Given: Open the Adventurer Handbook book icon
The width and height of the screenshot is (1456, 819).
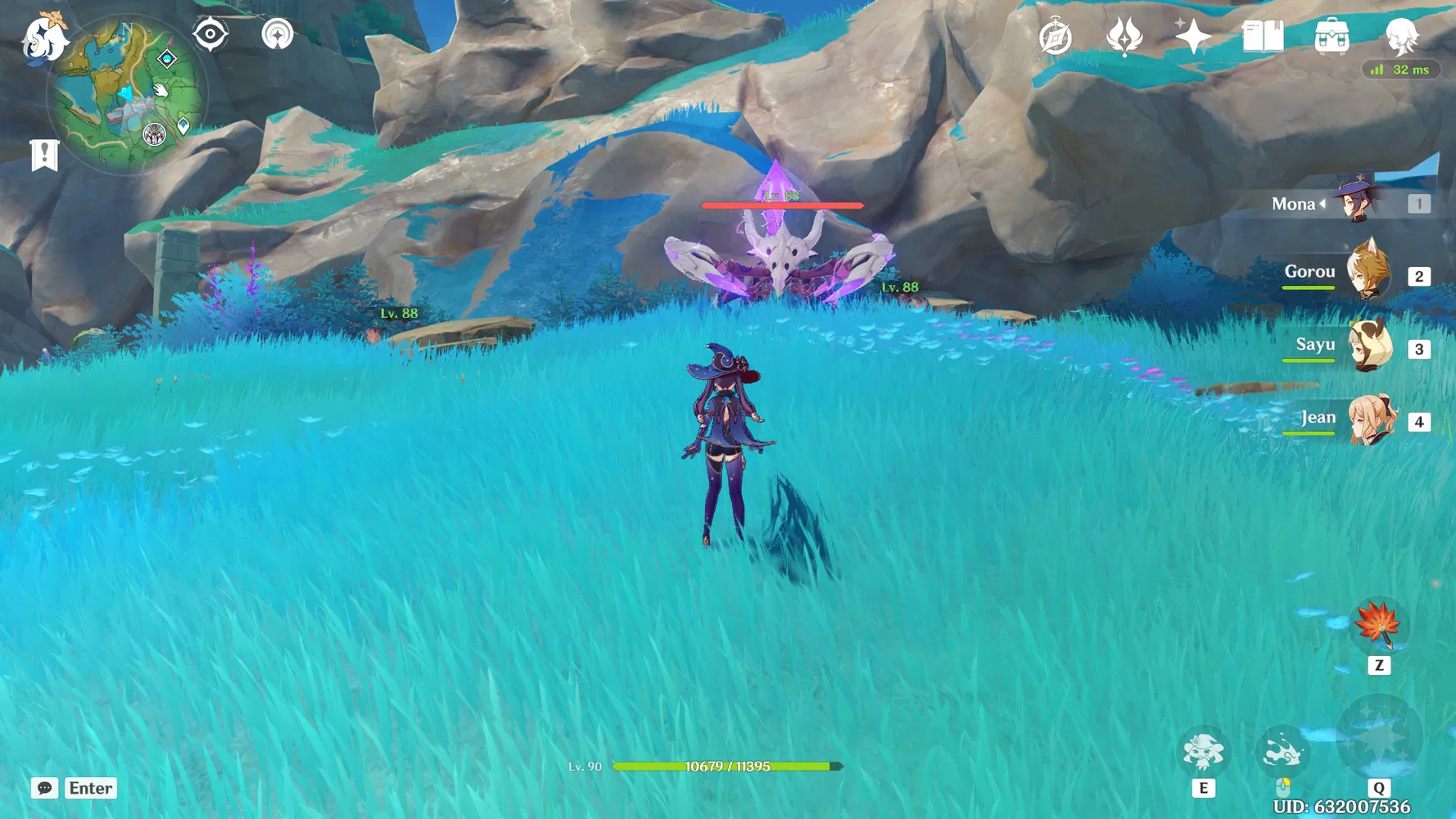Looking at the screenshot, I should (x=1261, y=37).
